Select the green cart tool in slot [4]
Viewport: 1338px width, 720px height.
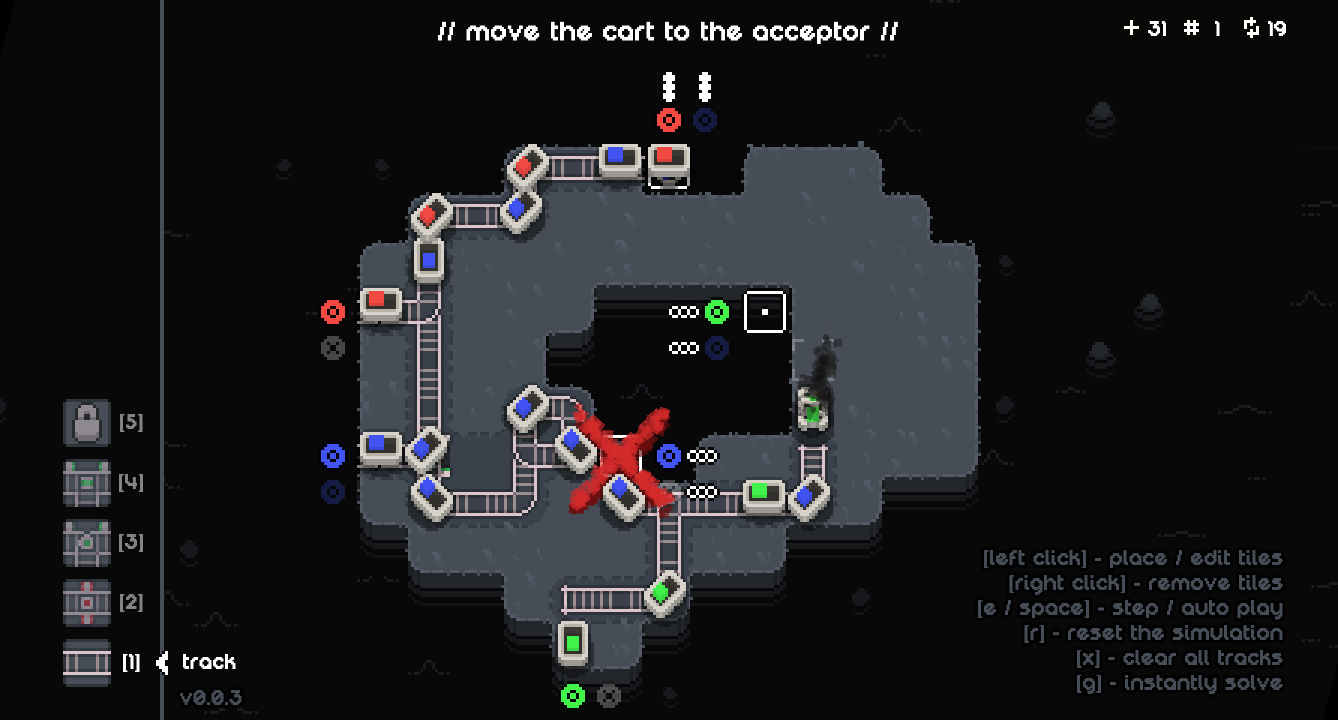86,482
